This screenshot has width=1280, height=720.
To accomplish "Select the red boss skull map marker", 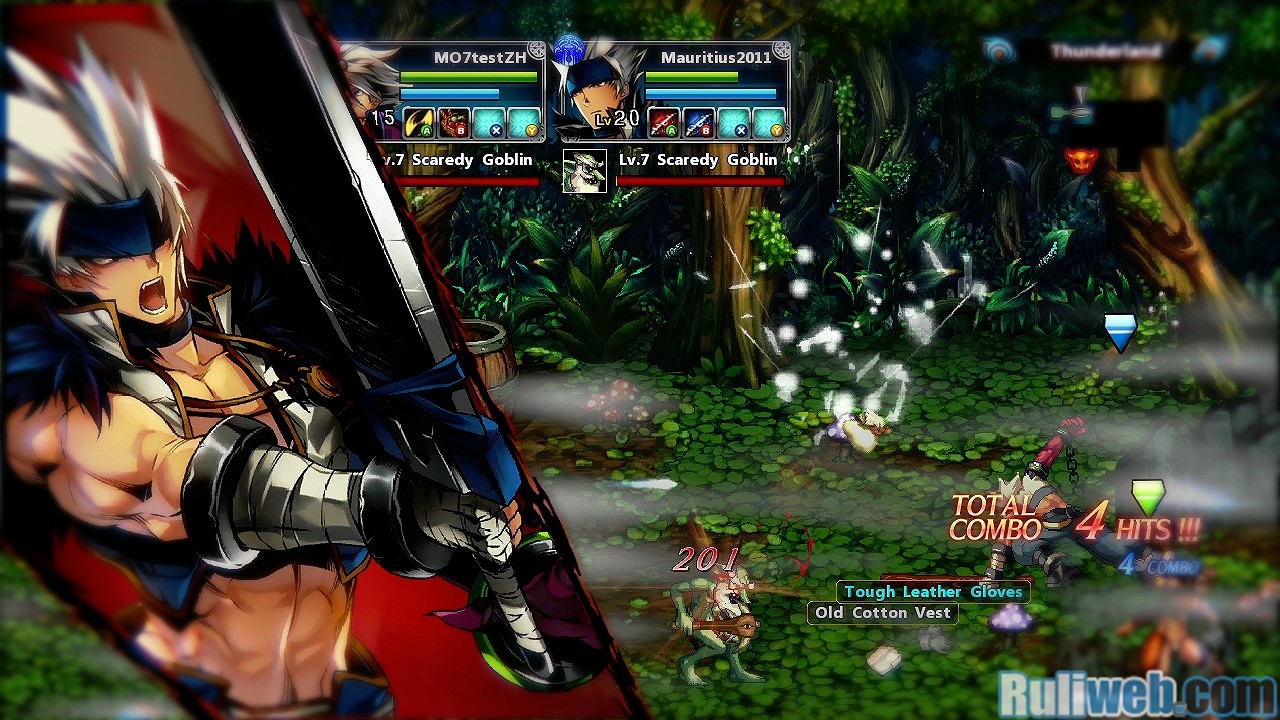I will (x=1079, y=159).
